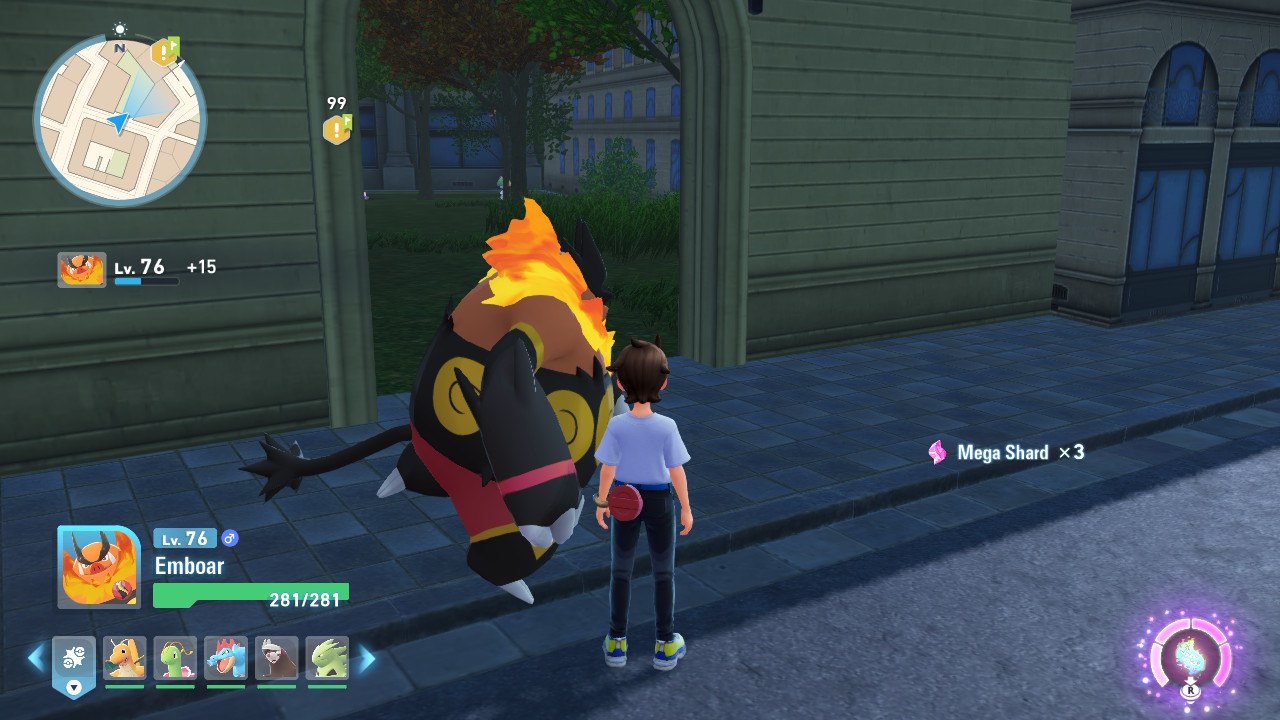
Task: Click the quest waypoint marker labeled 99
Action: coord(337,128)
